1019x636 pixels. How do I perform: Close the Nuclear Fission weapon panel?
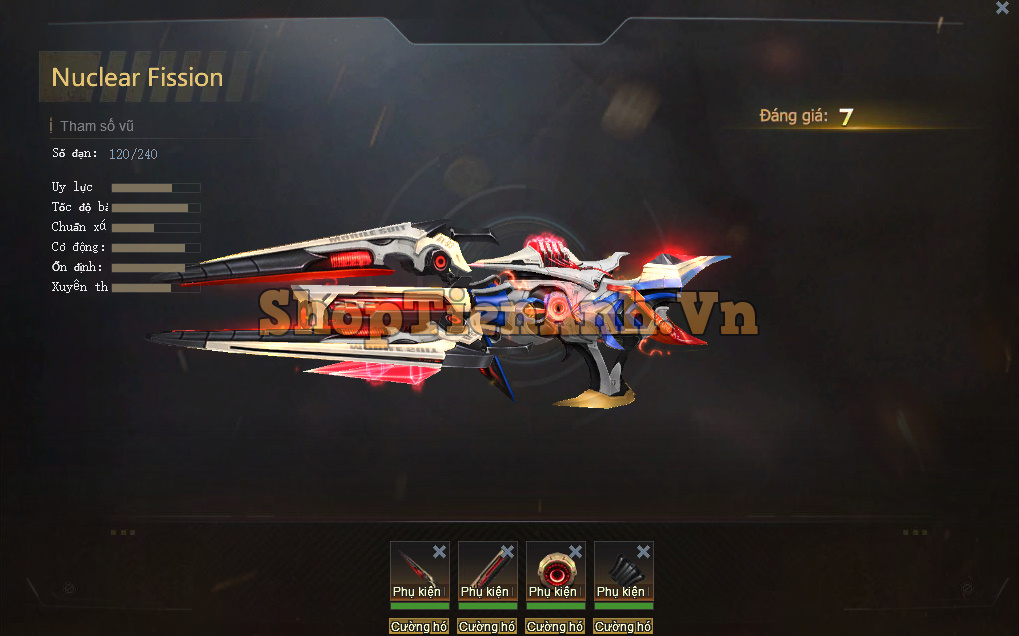pos(1002,8)
